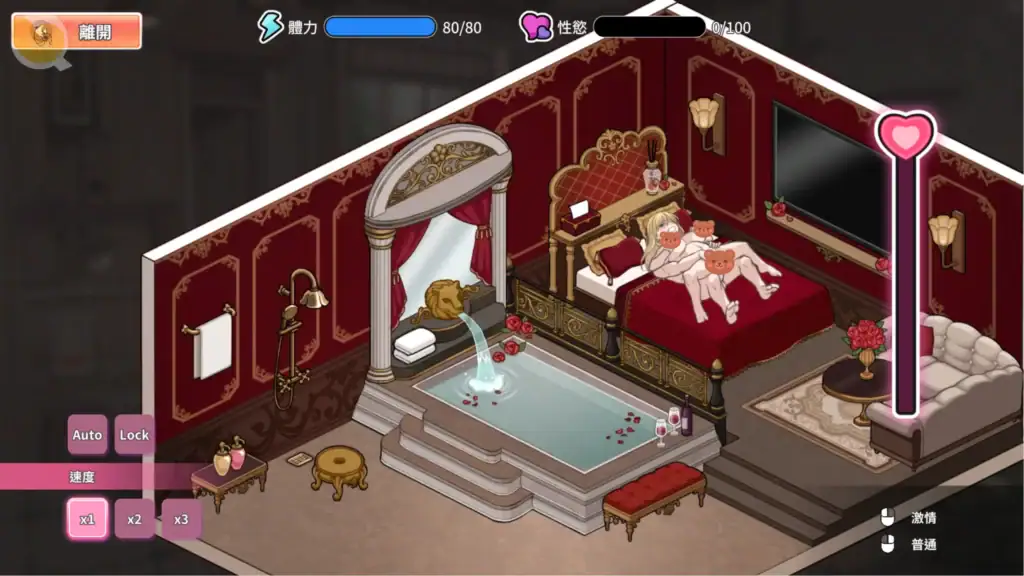The height and width of the screenshot is (576, 1024).
Task: Click the pink heart gauge slider
Action: (x=906, y=137)
